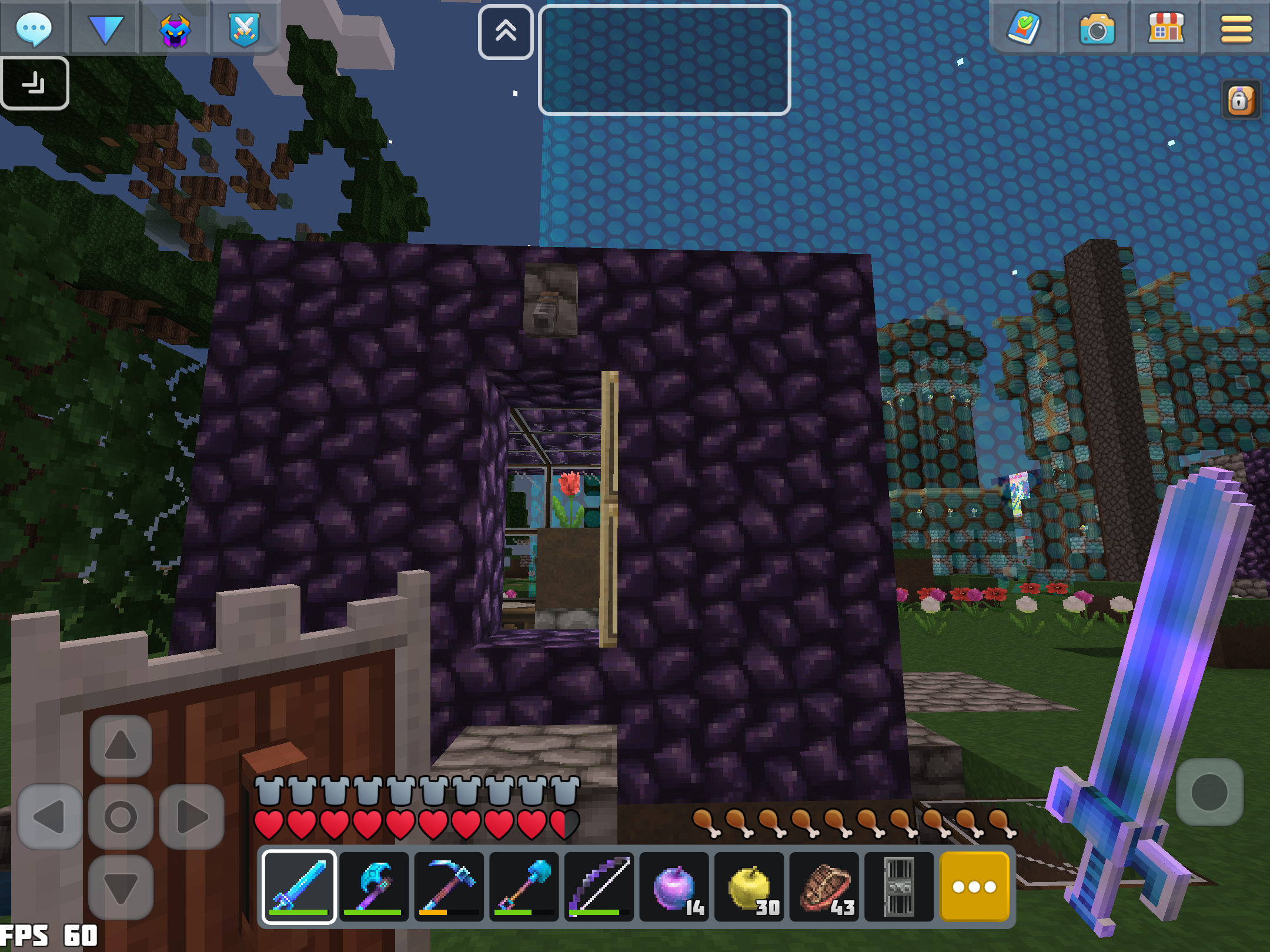Tap the round jump button
Screen dimensions: 1270x952
1209,792
